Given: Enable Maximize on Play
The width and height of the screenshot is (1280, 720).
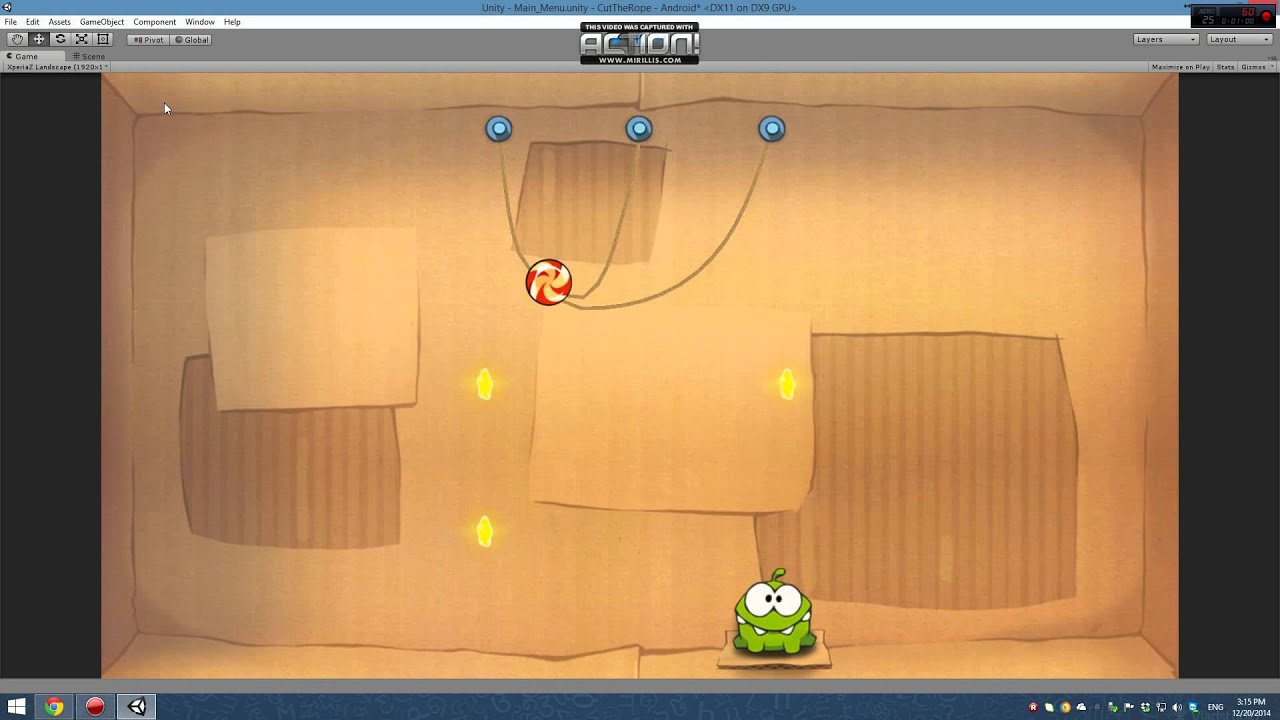Looking at the screenshot, I should tap(1181, 66).
